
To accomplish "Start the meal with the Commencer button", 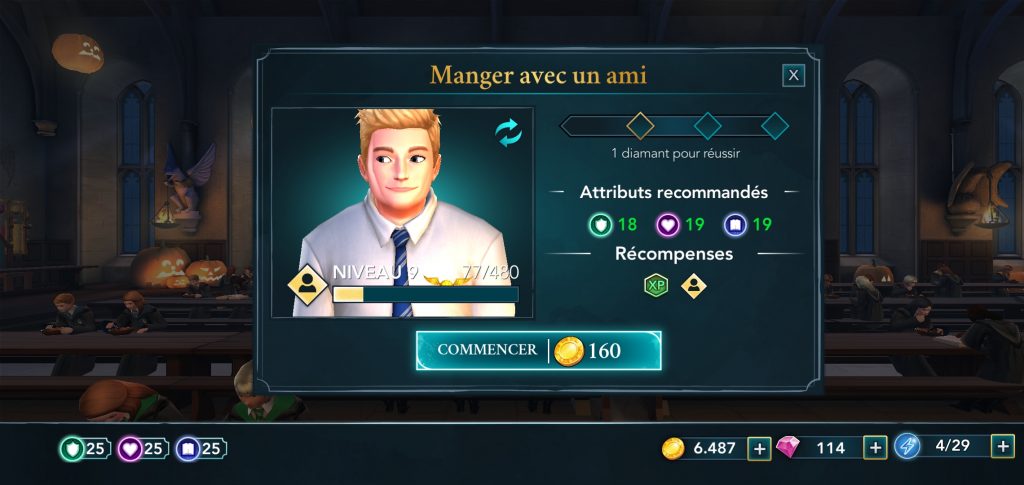I will pyautogui.click(x=538, y=350).
